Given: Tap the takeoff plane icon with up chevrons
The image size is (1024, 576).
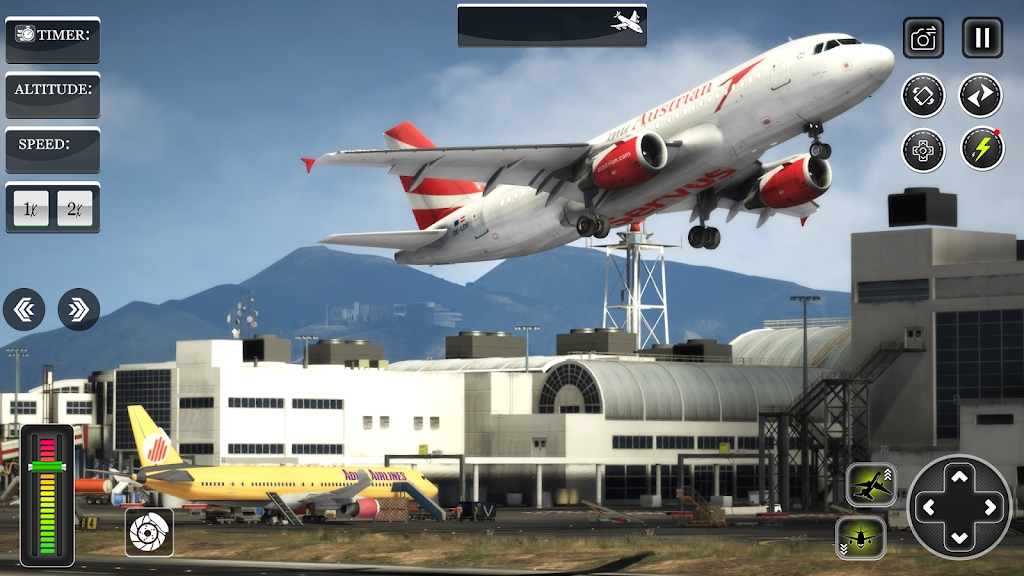Looking at the screenshot, I should point(870,486).
